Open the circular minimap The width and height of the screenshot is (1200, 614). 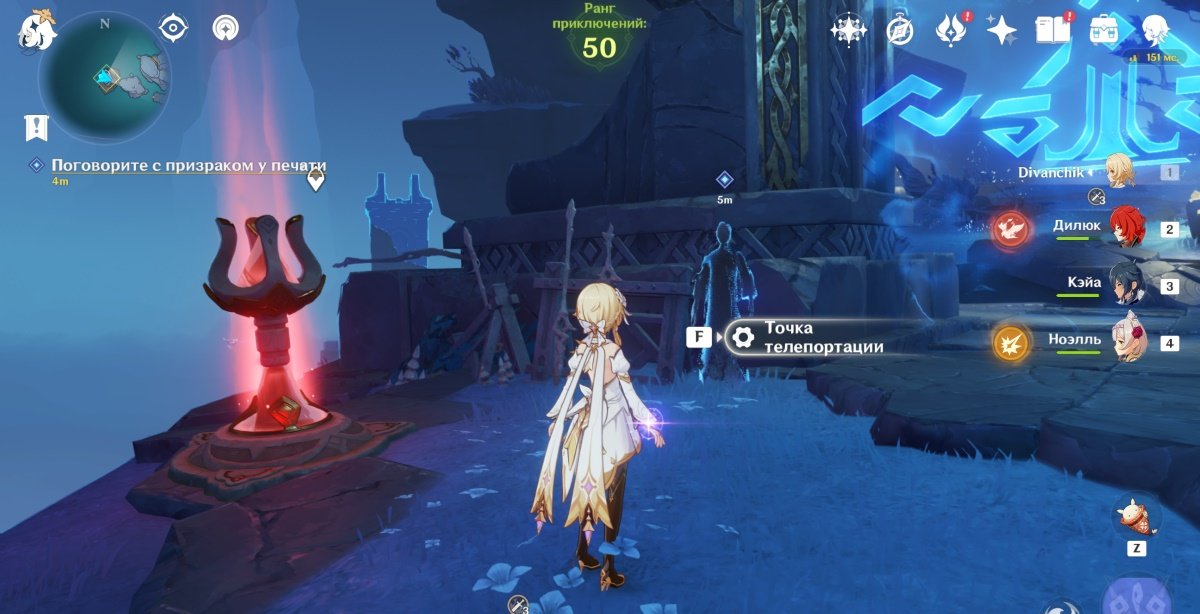pos(104,78)
